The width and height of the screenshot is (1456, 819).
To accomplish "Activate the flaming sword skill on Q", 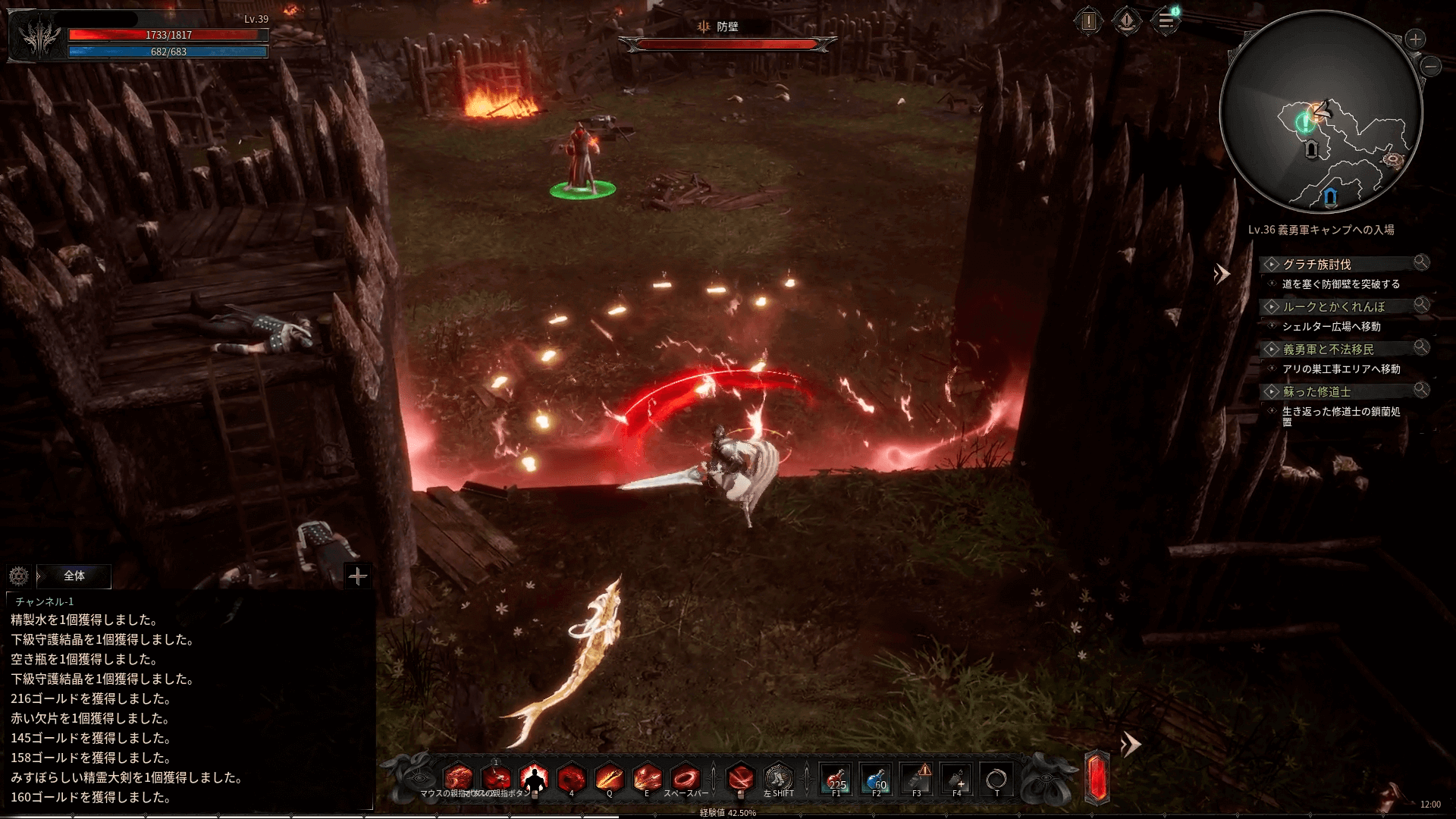I will (x=609, y=779).
